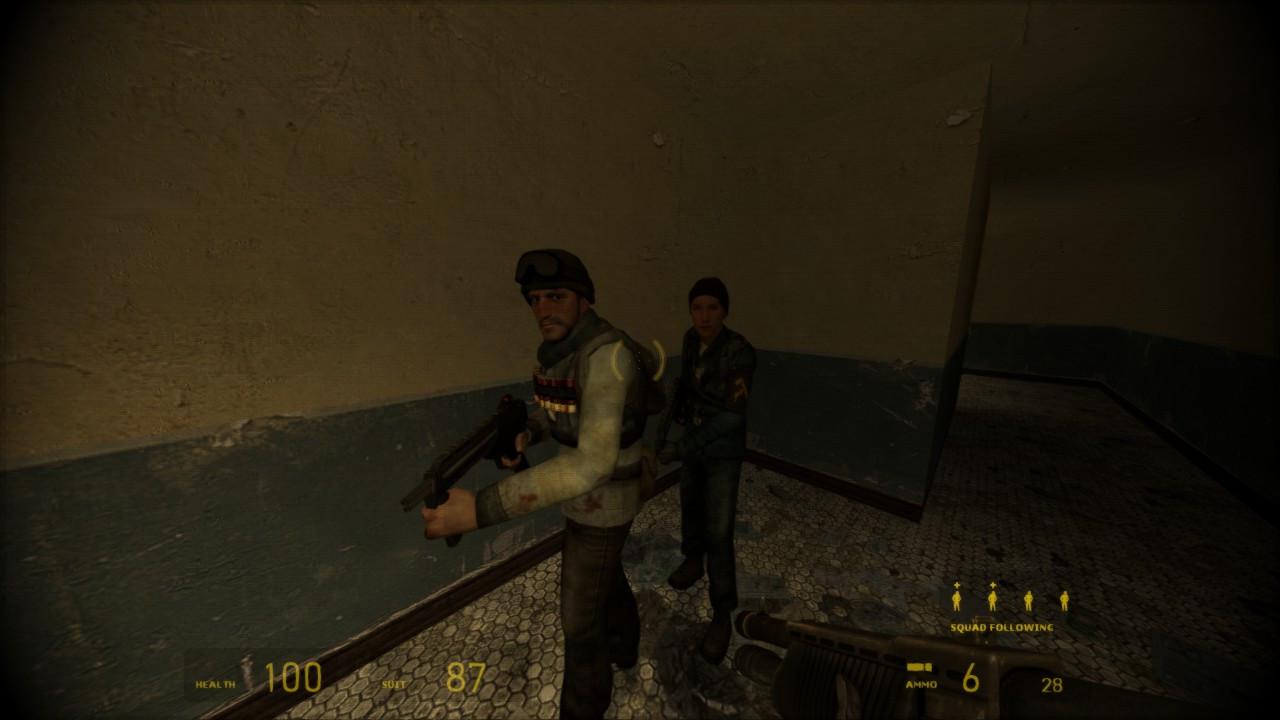The image size is (1280, 720).
Task: Click the third squad member figure icon
Action: click(1028, 601)
